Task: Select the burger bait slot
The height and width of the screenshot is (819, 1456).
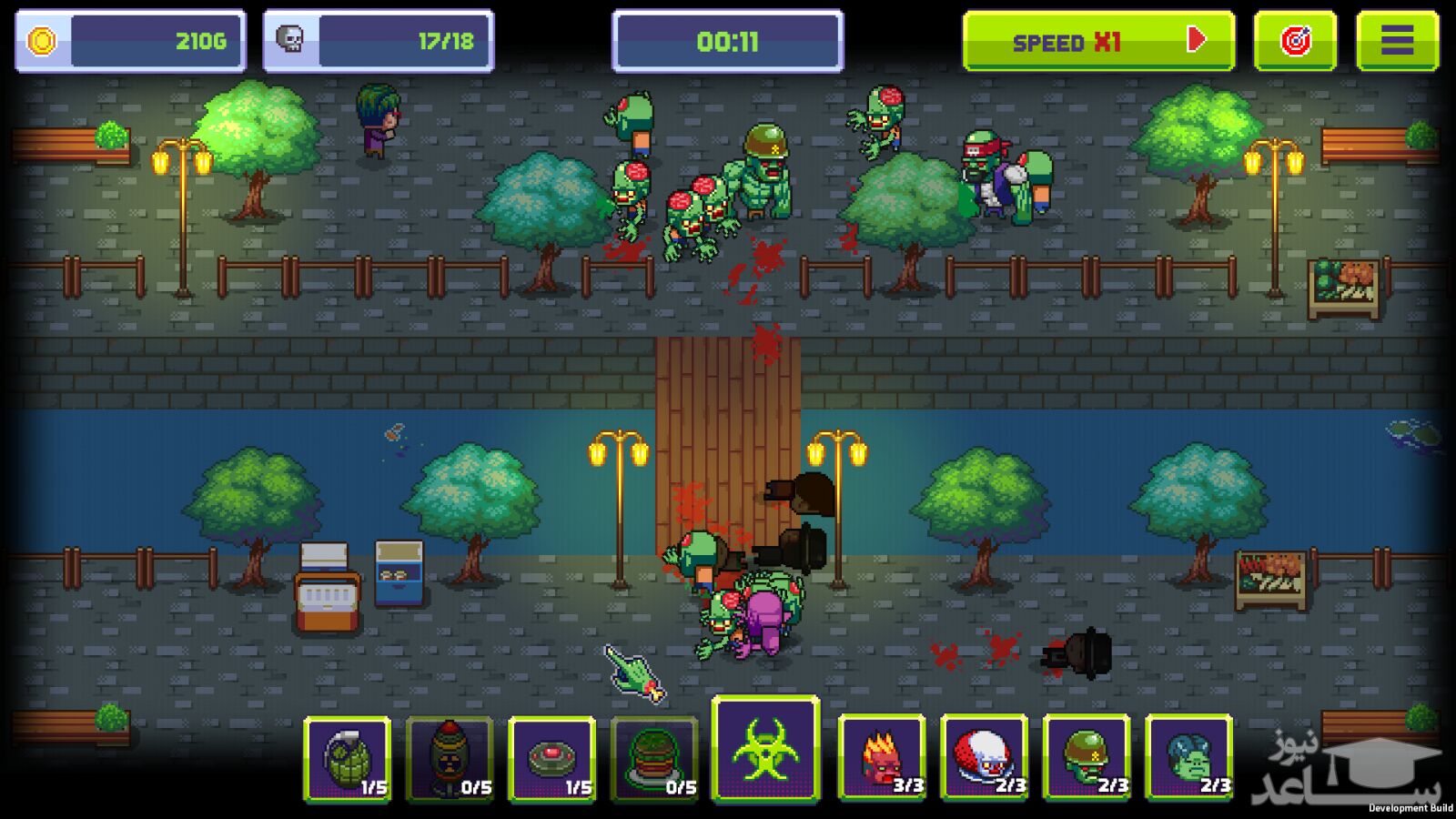Action: 654,758
